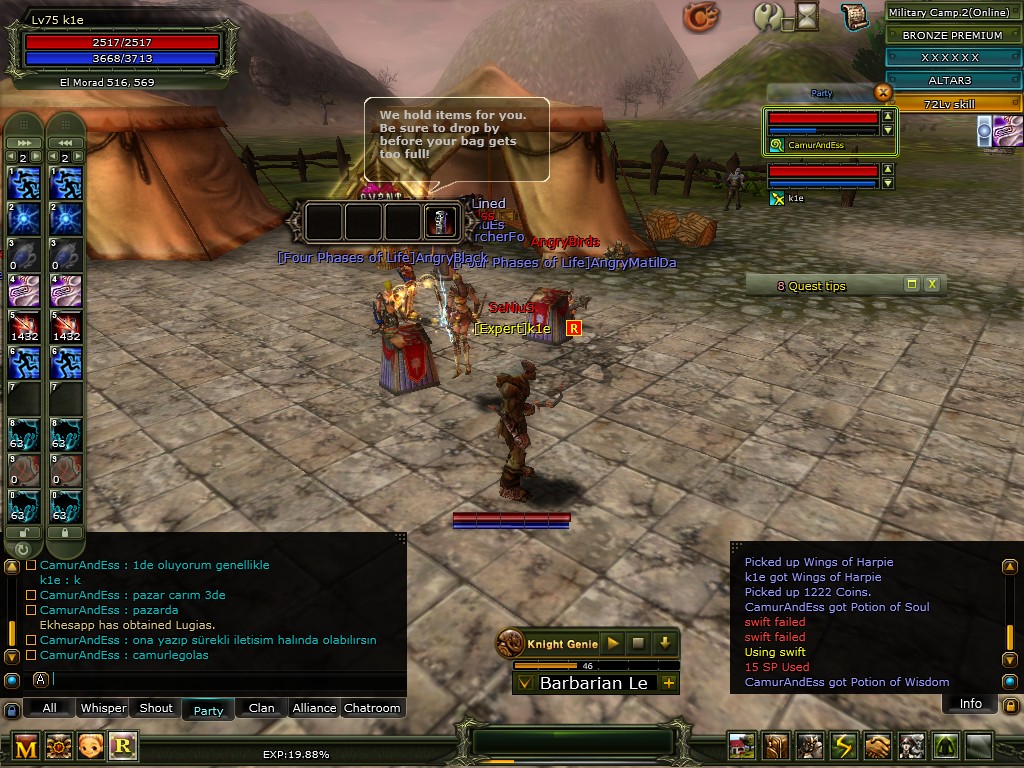Image resolution: width=1024 pixels, height=768 pixels.
Task: Show the All chat tab
Action: [49, 708]
